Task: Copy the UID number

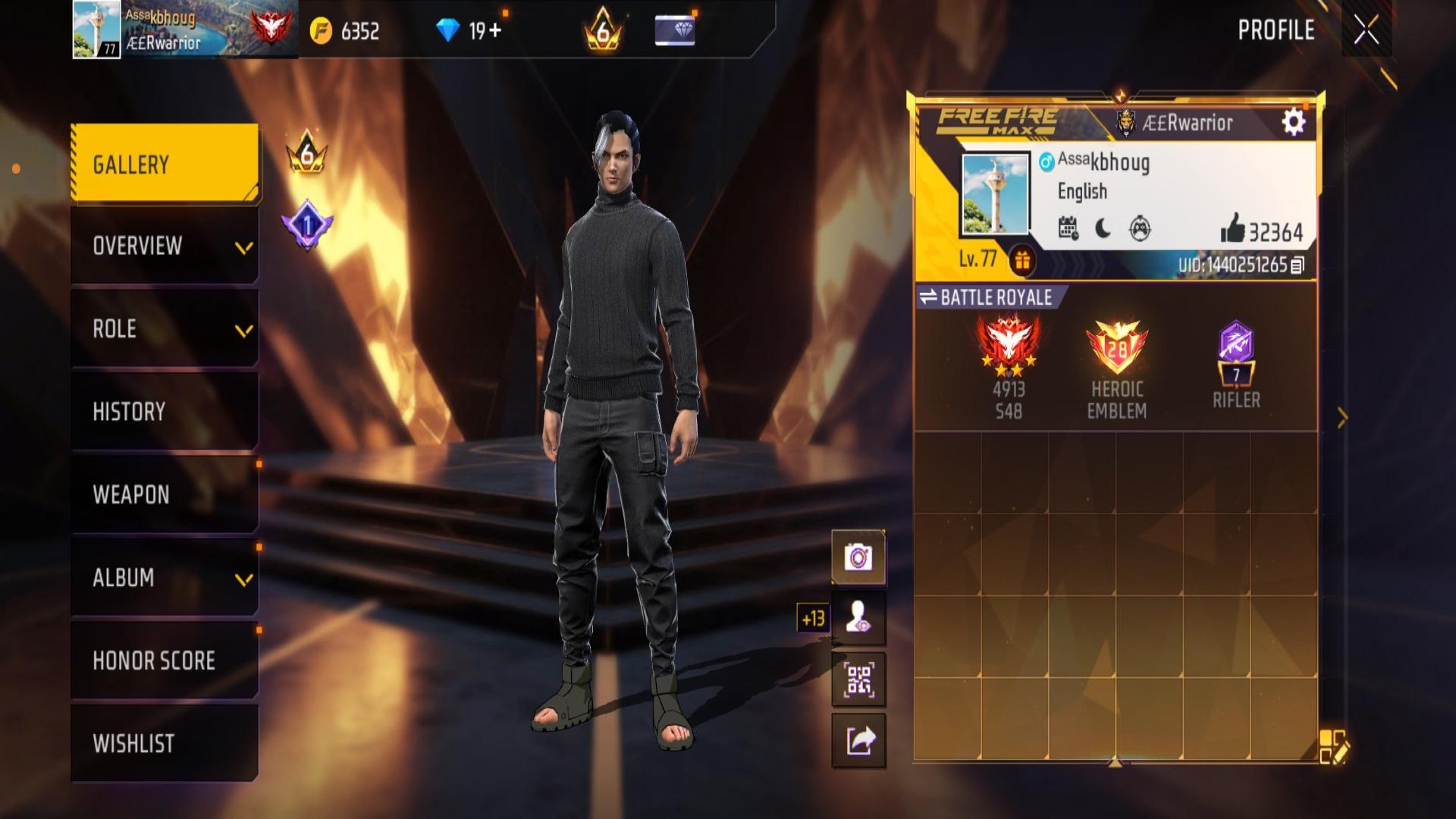Action: pos(1298,265)
